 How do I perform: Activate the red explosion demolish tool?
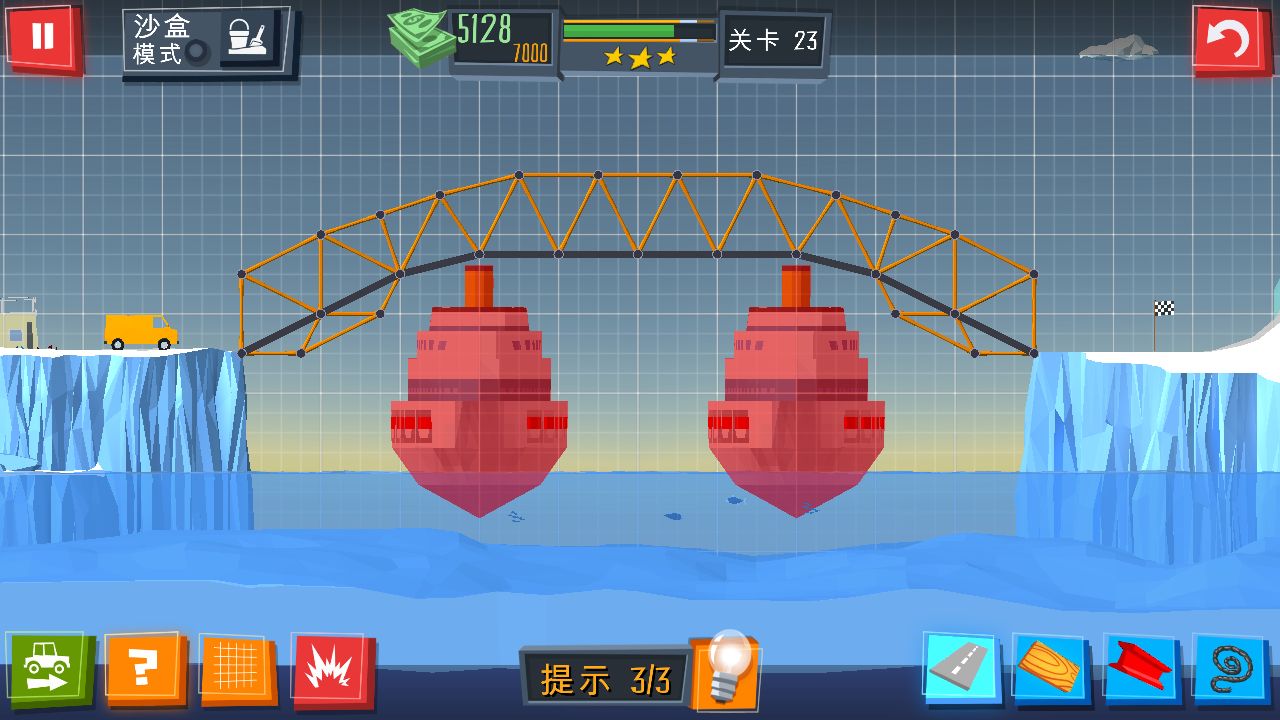pos(333,668)
